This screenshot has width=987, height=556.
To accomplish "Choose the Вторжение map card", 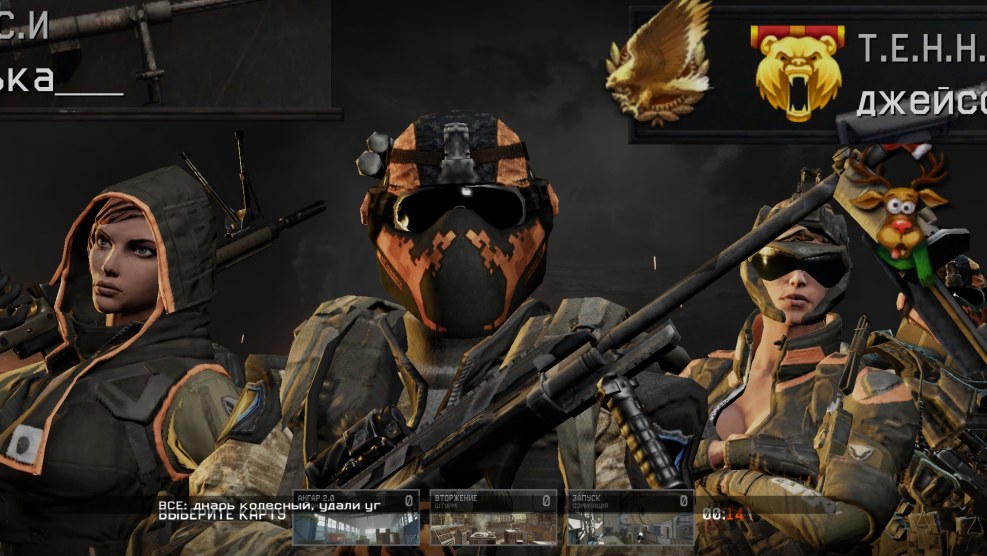I will 493,518.
